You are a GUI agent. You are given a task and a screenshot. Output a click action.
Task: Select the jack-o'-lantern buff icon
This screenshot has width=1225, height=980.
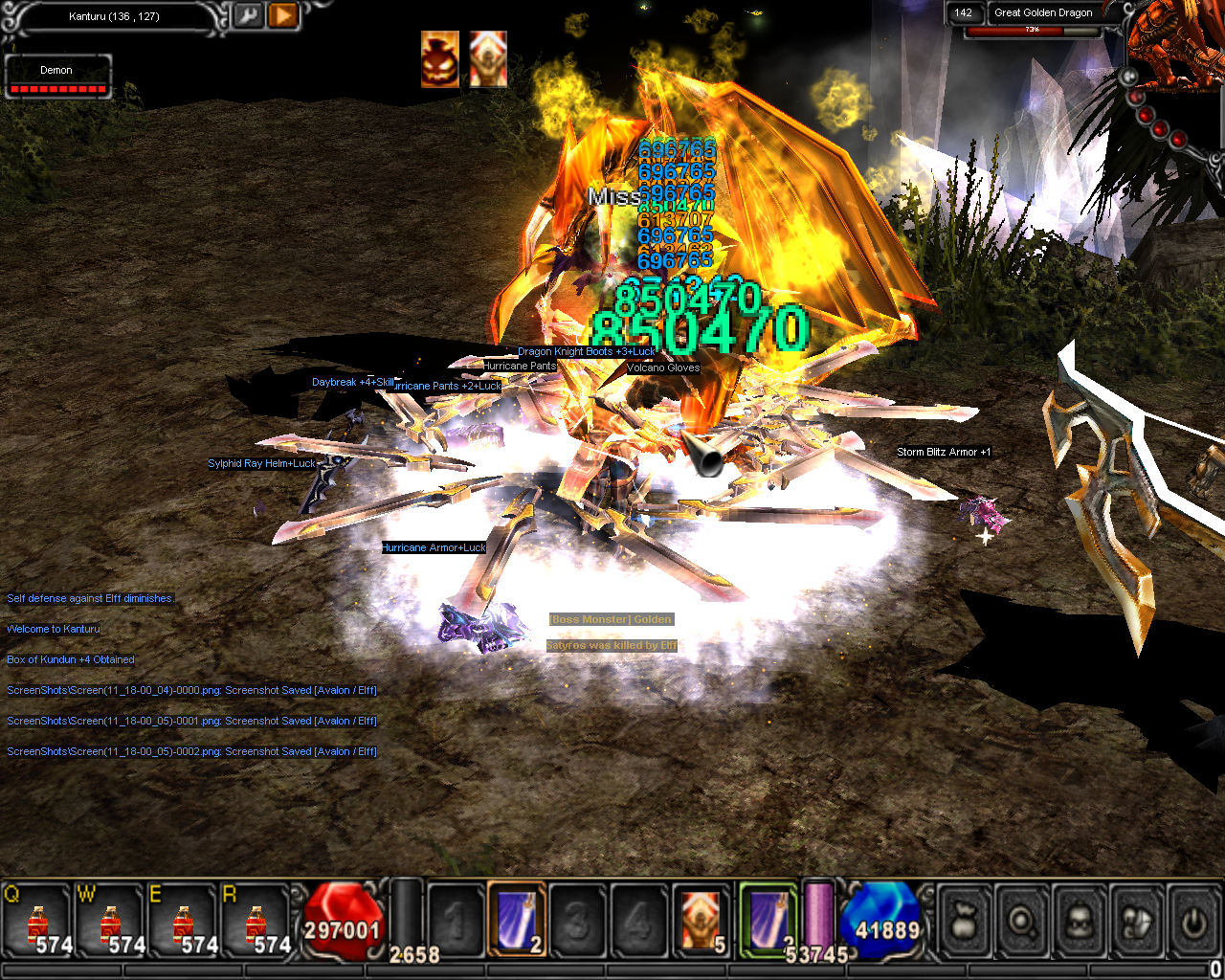[x=440, y=59]
